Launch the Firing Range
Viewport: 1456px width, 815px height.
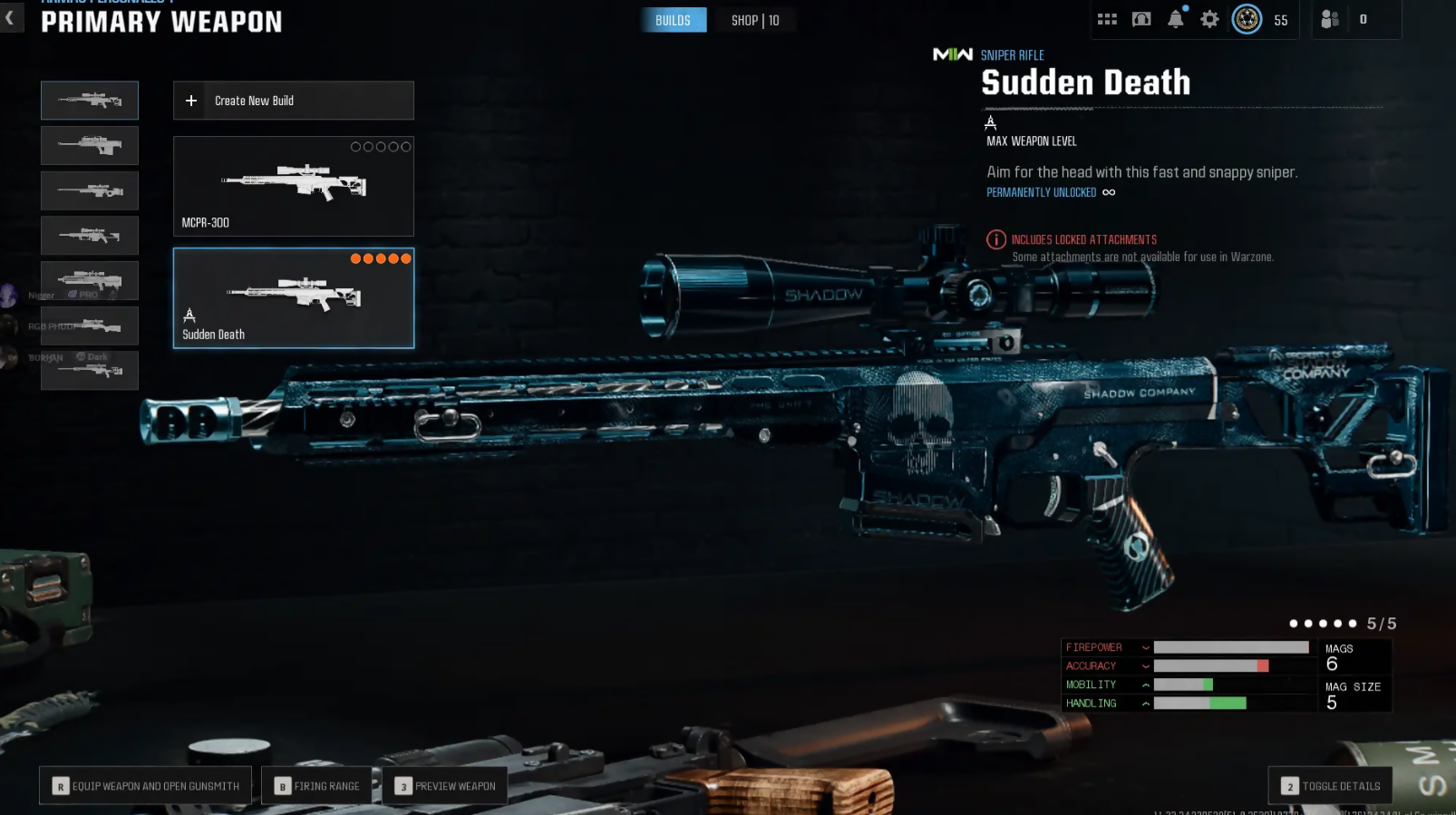317,786
